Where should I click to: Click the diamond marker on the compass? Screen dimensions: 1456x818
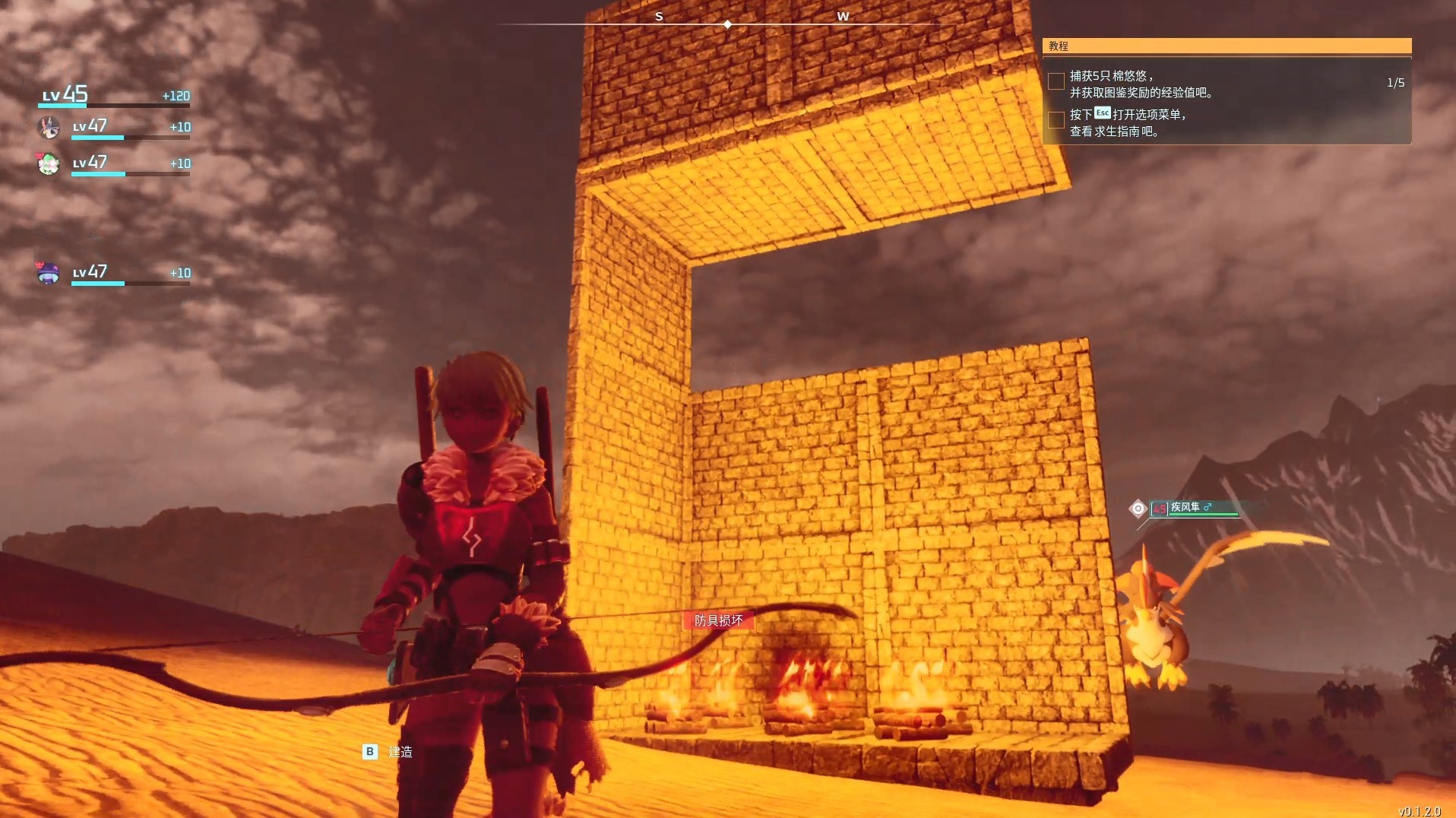tap(728, 24)
